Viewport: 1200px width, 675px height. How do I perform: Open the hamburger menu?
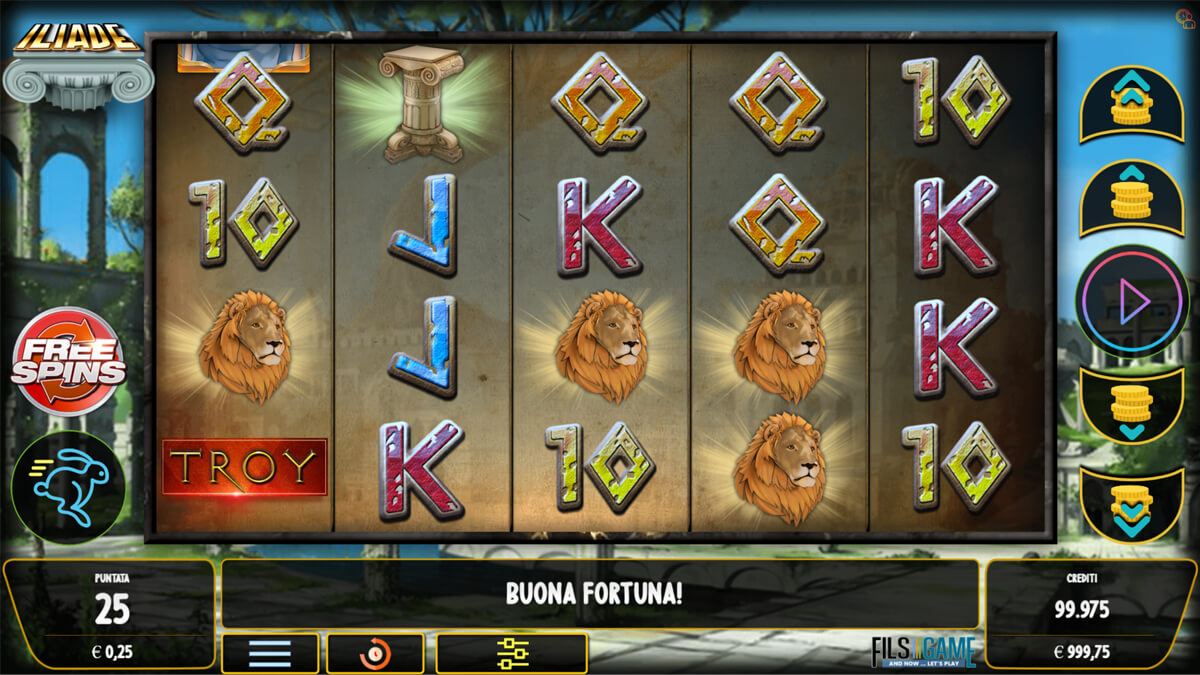coord(270,653)
